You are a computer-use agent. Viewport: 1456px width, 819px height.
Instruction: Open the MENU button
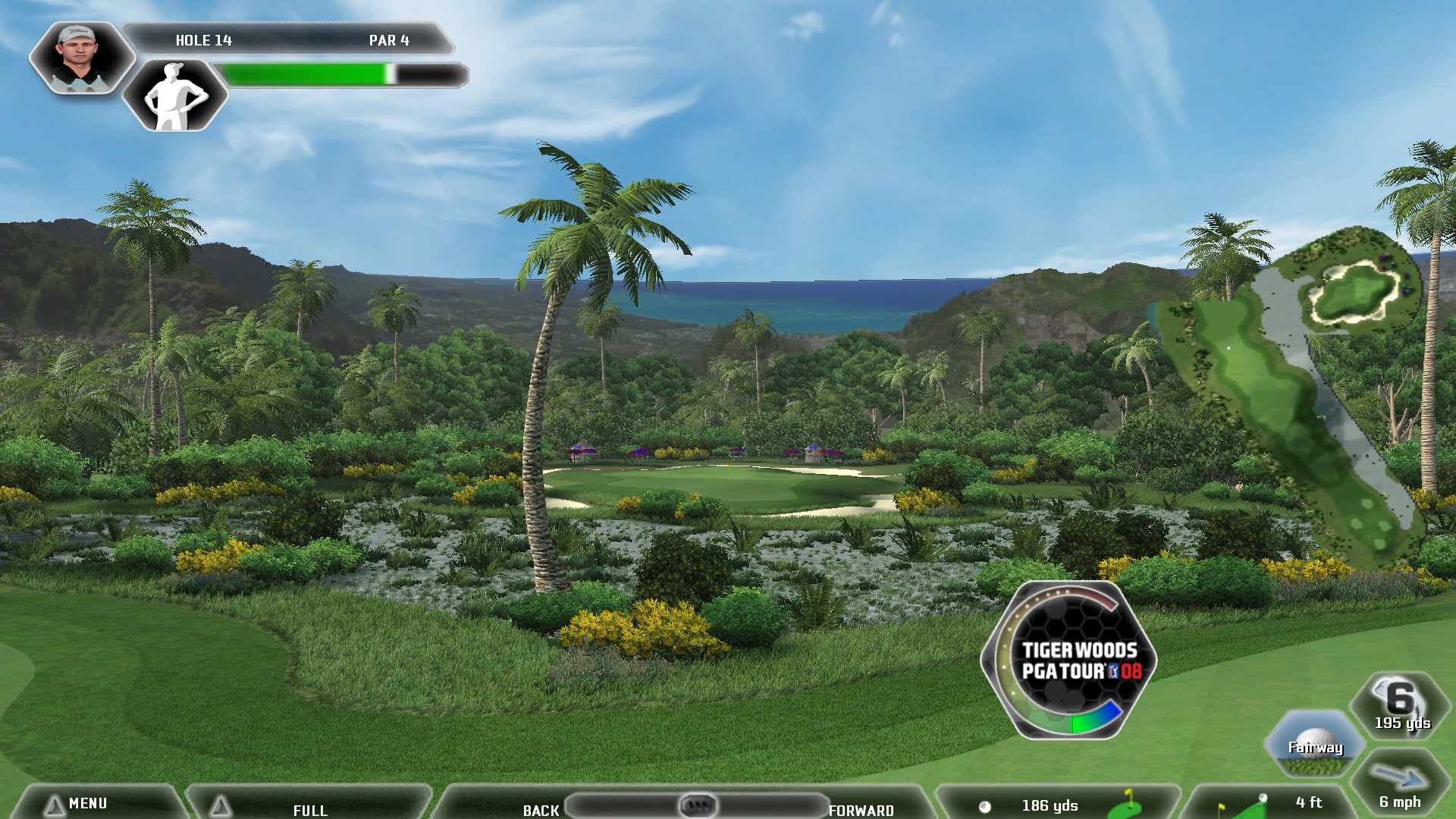(87, 803)
